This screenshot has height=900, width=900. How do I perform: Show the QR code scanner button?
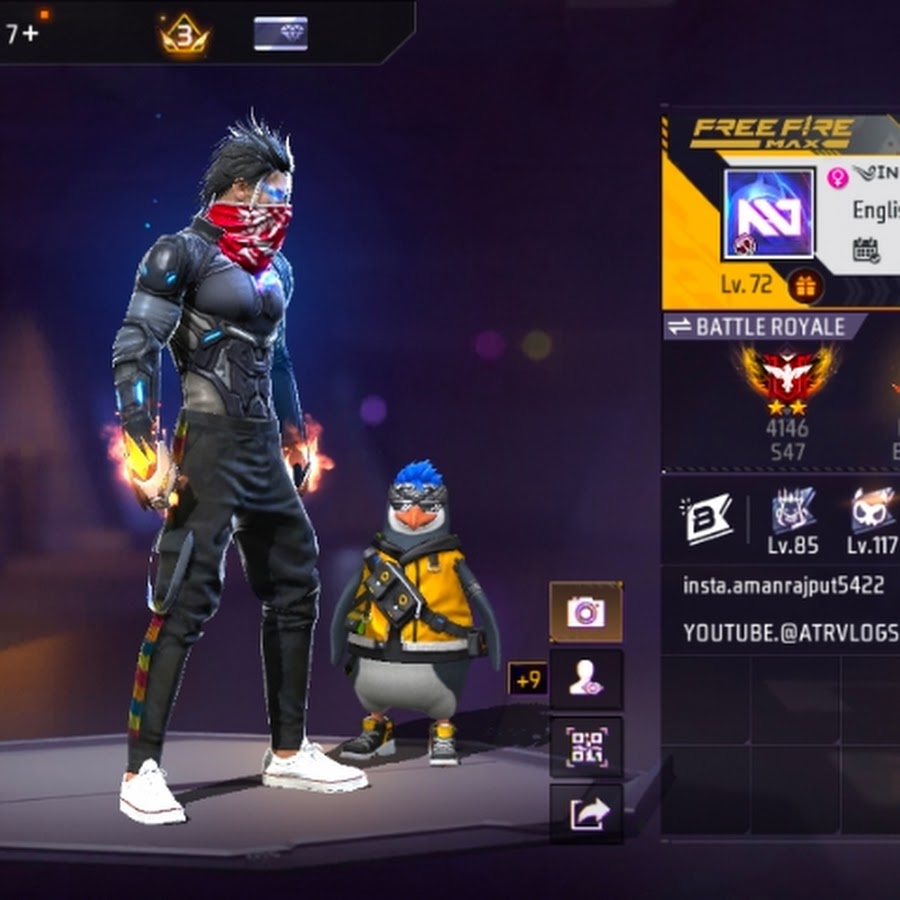coord(585,747)
